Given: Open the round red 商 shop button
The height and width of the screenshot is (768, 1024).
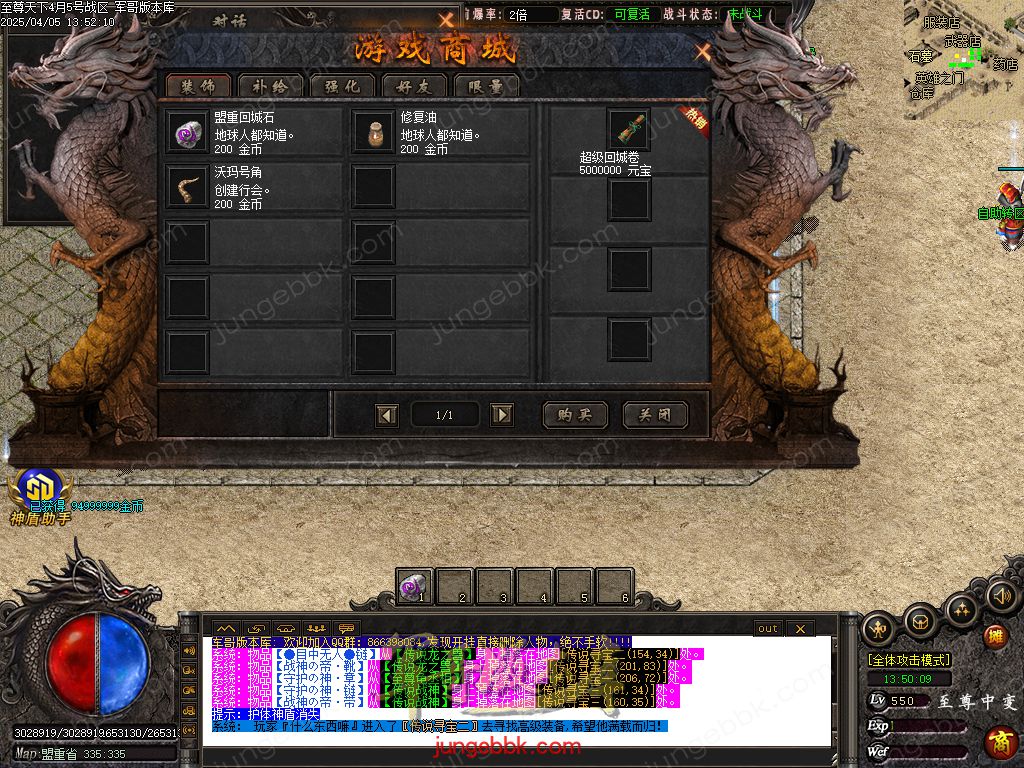Looking at the screenshot, I should tap(1000, 741).
